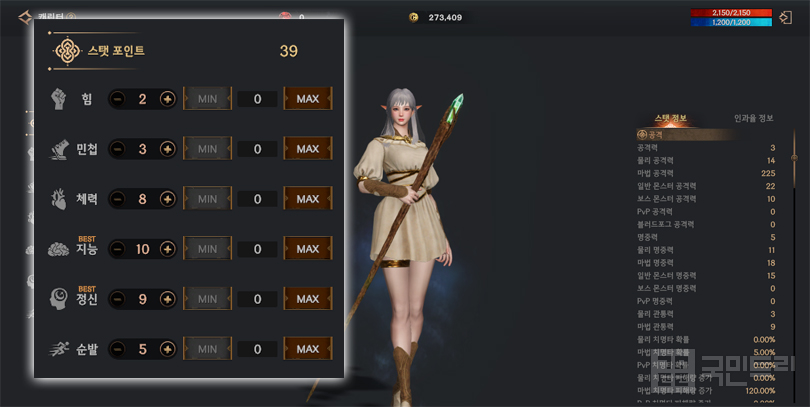The height and width of the screenshot is (407, 810).
Task: Decrease 힘 stat with minus button
Action: [117, 99]
